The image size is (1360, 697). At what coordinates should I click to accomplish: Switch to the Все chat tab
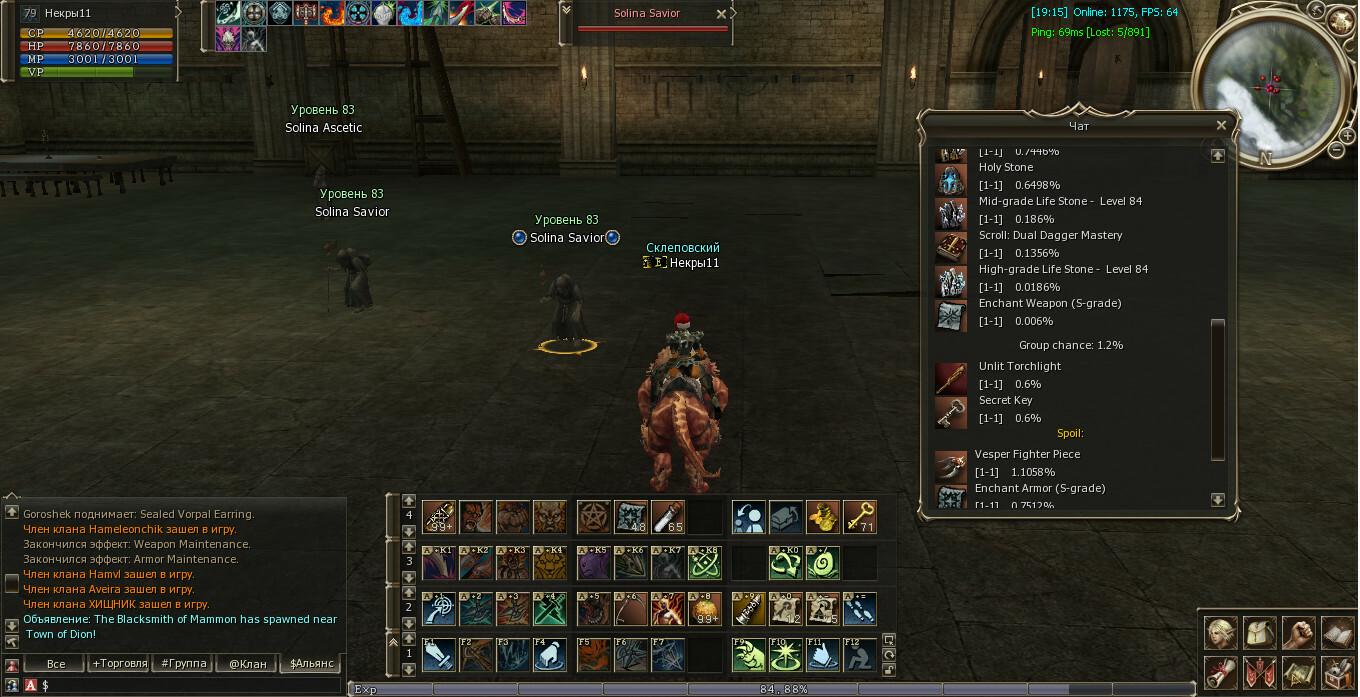point(56,663)
